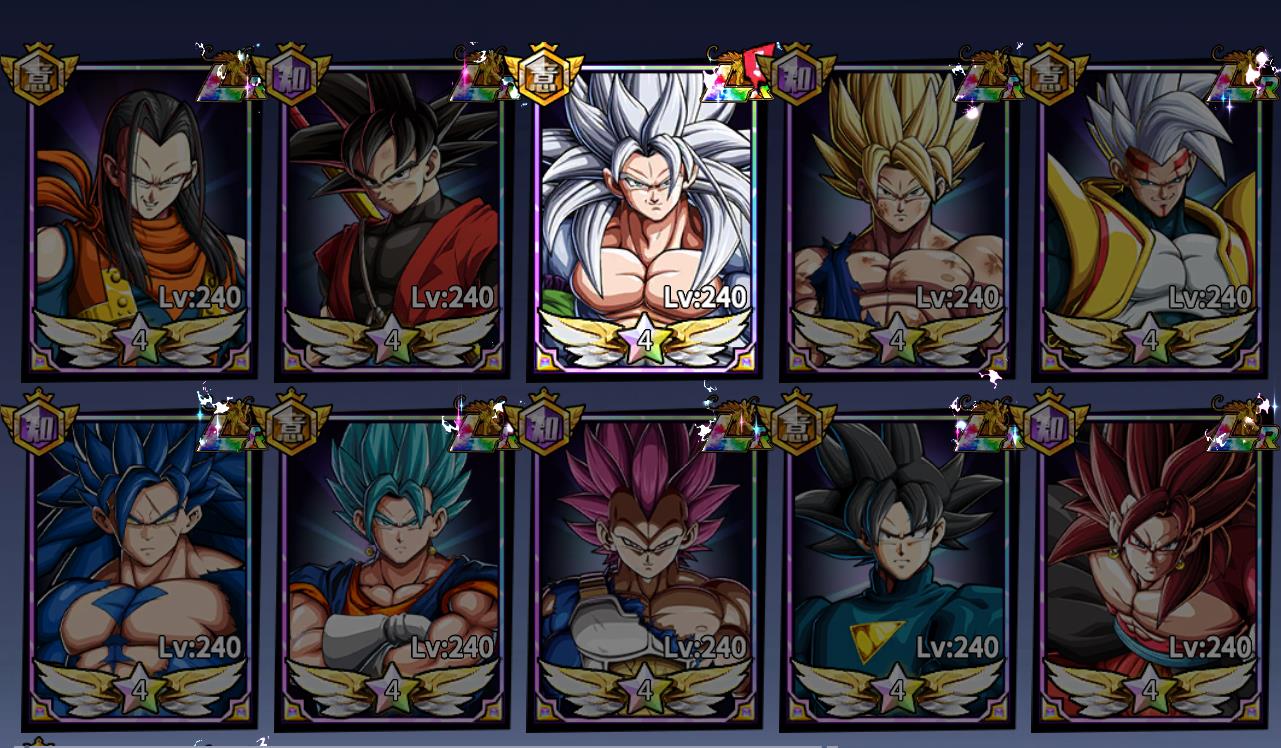Select the white-haired yellow-armored character card
Screen dimensions: 1281x748
[1150, 215]
